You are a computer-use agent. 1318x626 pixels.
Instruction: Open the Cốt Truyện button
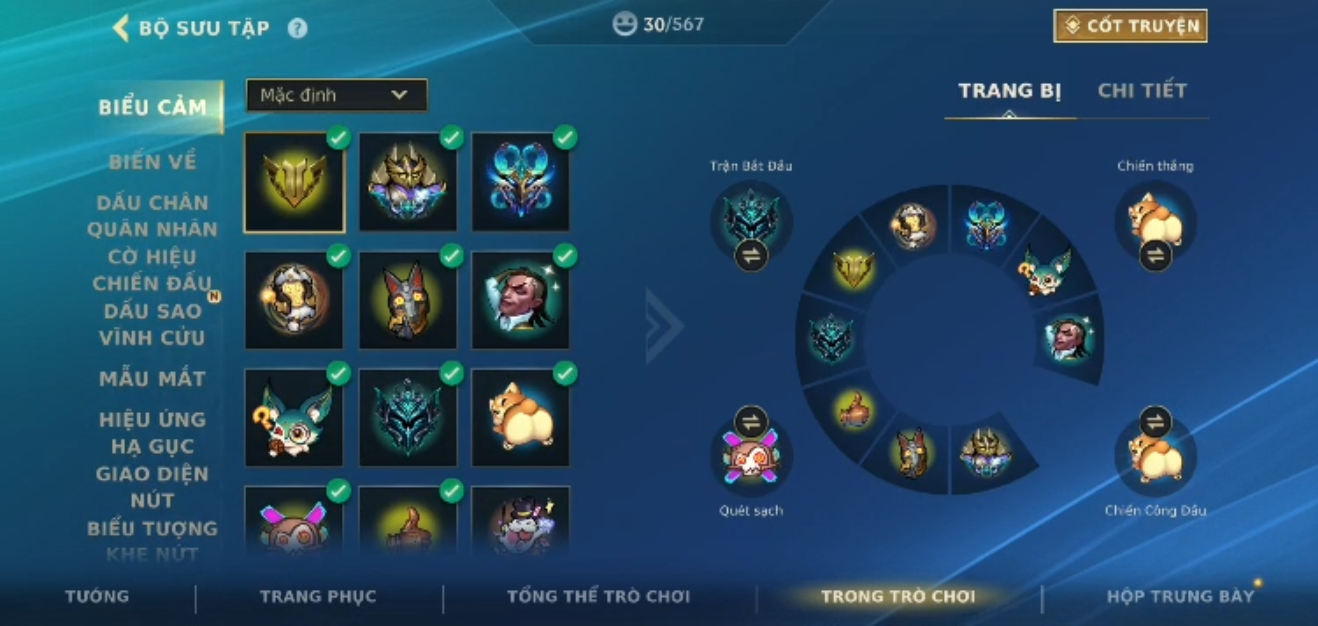point(1130,26)
